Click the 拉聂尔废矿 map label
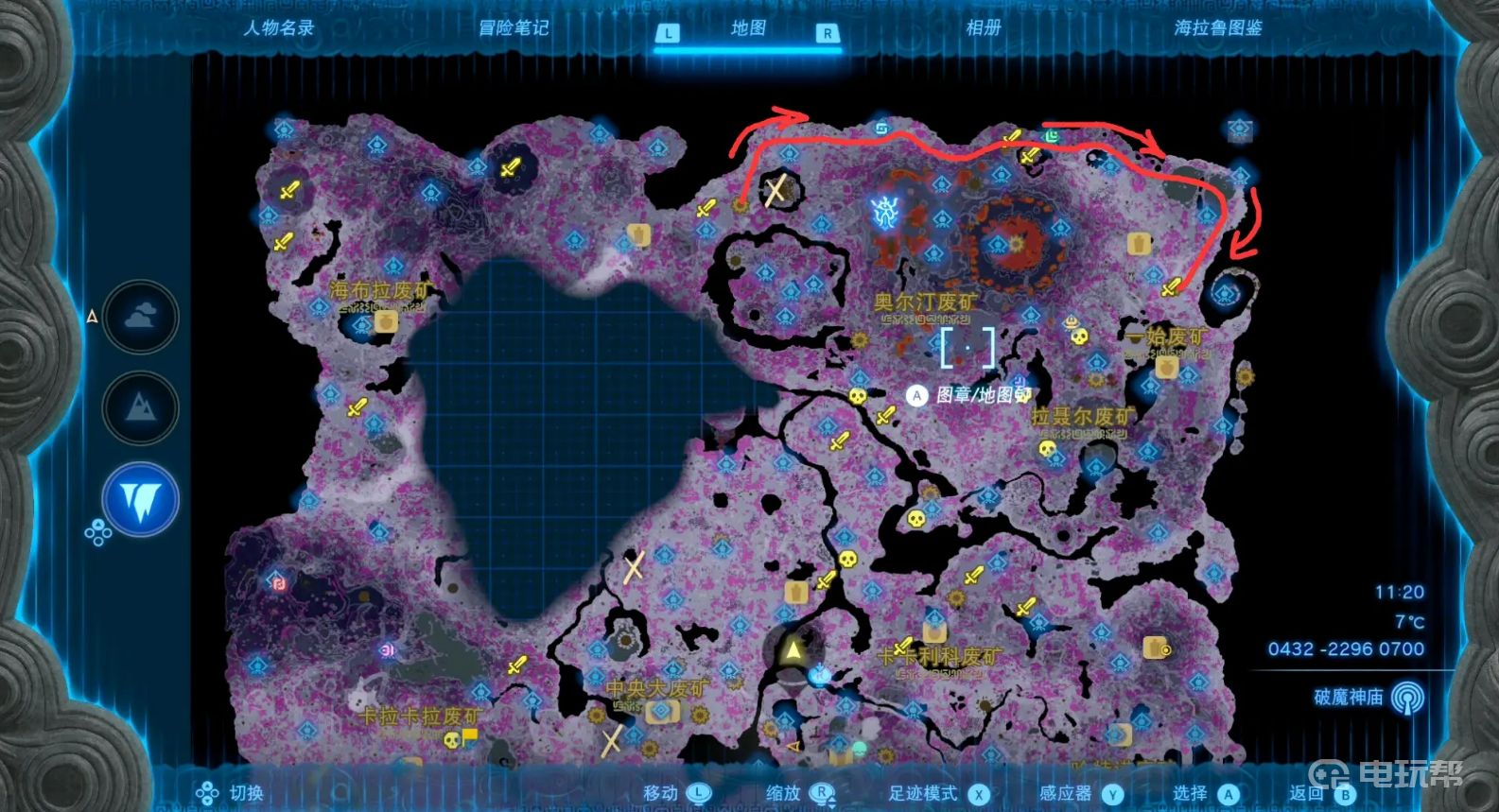 (1082, 417)
